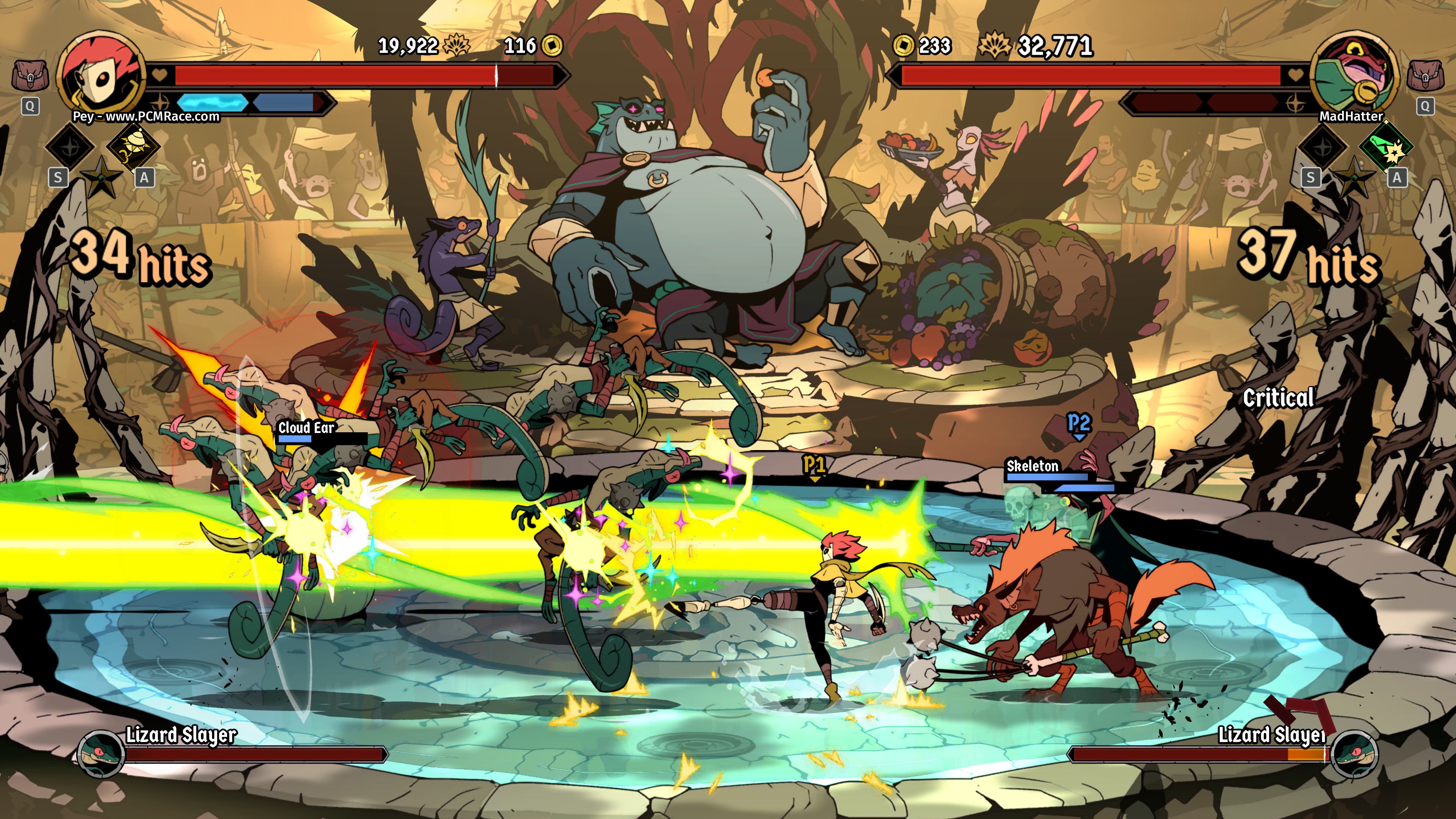Screen dimensions: 1456x819
Task: Open MadHatter's leather bag inventory
Action: pyautogui.click(x=1425, y=76)
